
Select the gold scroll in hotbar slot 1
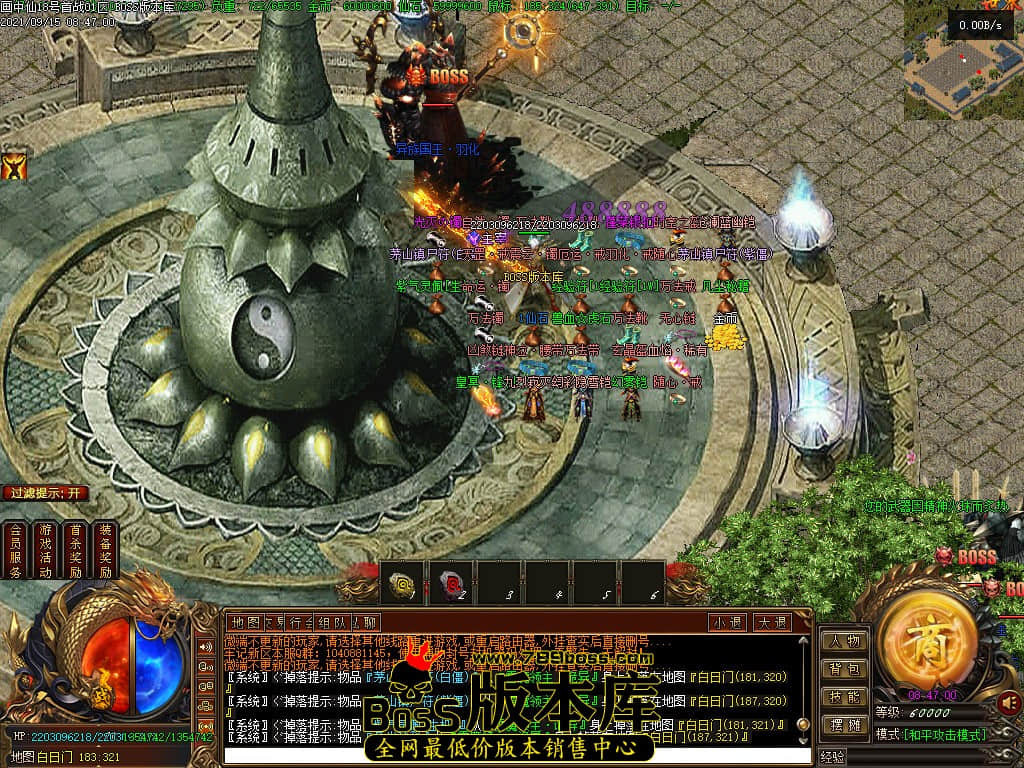tap(403, 581)
